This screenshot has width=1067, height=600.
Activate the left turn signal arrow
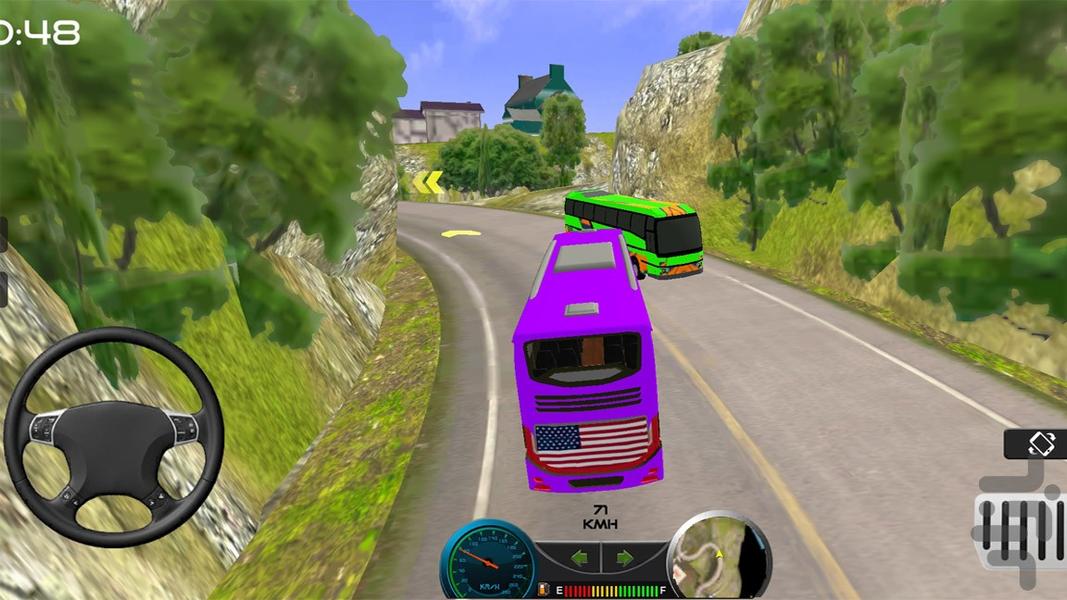coord(580,558)
